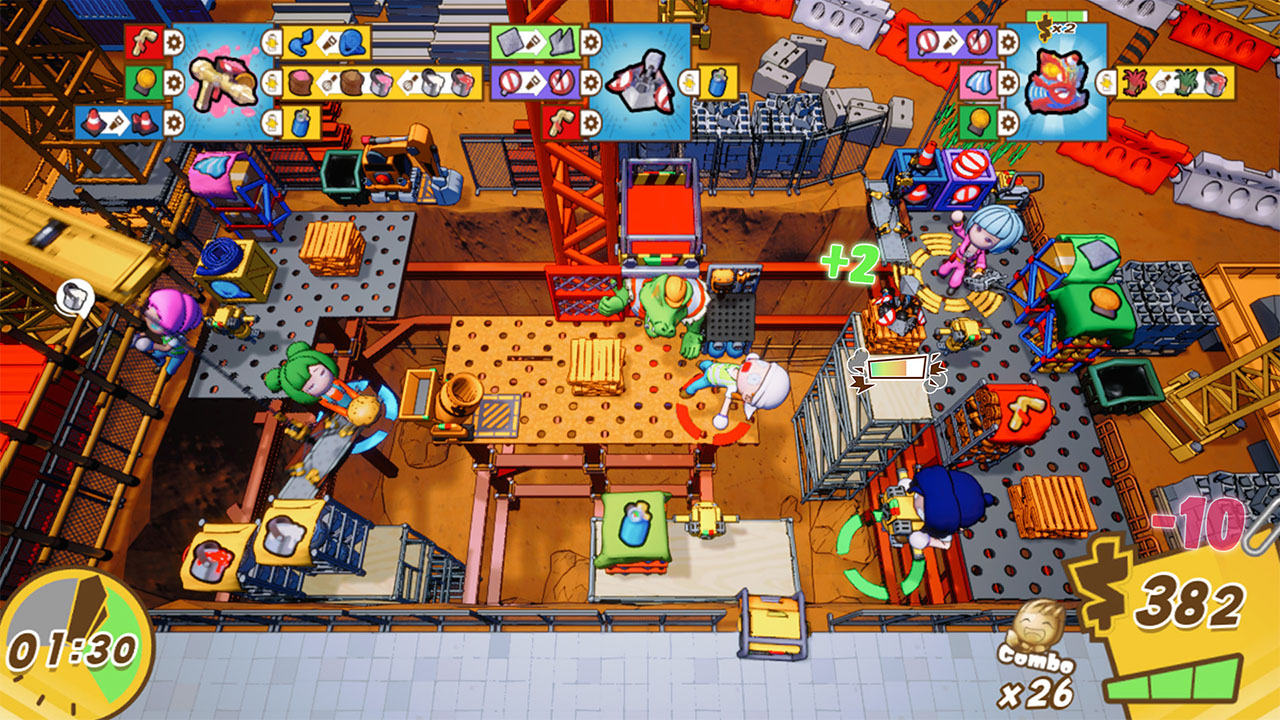Toggle the gear next to the shell ingredient

(1007, 82)
